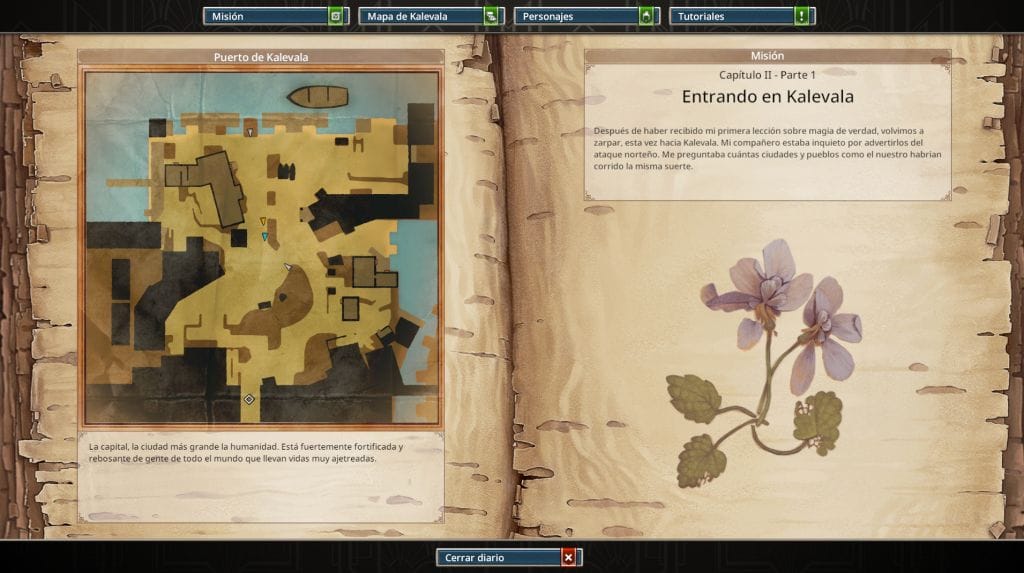1024x573 pixels.
Task: Select the orange arrow marker on map
Action: tap(263, 222)
